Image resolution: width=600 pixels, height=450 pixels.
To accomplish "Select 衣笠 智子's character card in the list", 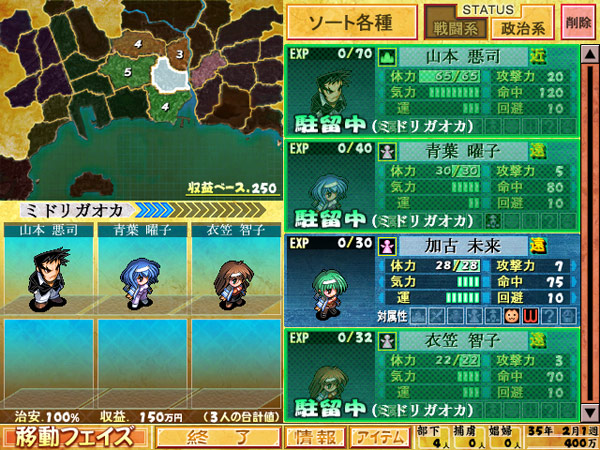I will [x=430, y=373].
